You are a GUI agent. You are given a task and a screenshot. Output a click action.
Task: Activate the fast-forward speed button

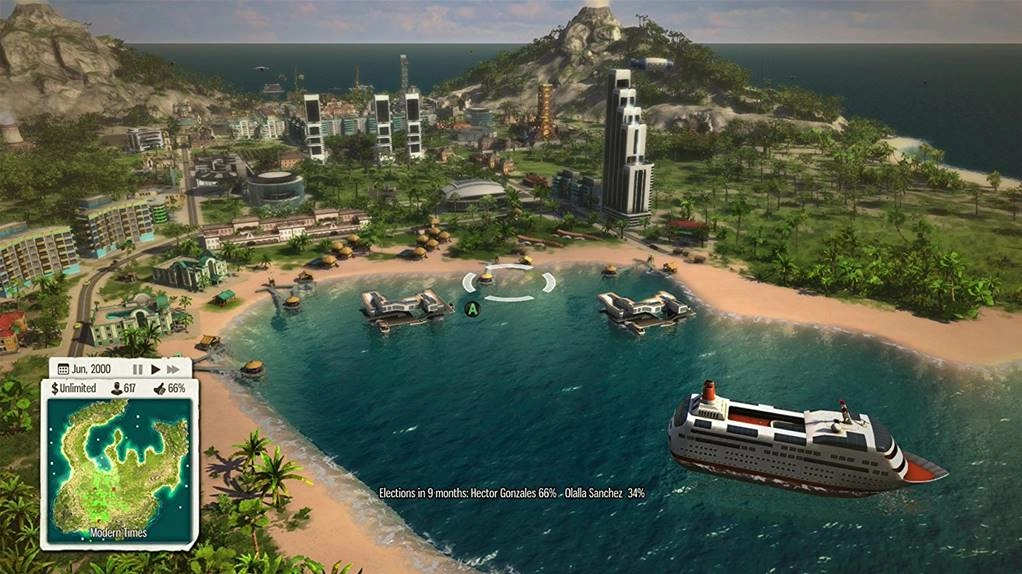[x=173, y=369]
